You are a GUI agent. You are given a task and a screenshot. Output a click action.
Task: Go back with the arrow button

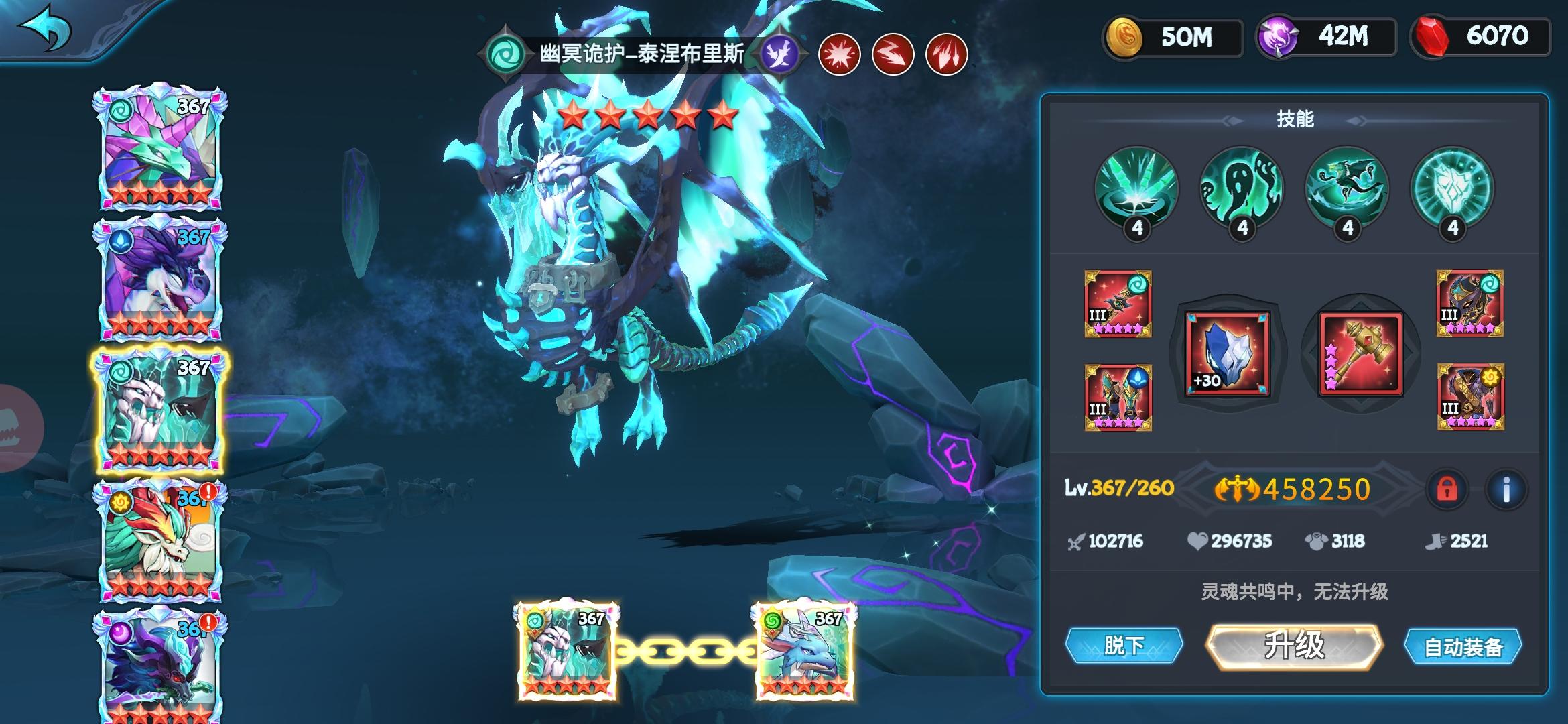click(46, 28)
